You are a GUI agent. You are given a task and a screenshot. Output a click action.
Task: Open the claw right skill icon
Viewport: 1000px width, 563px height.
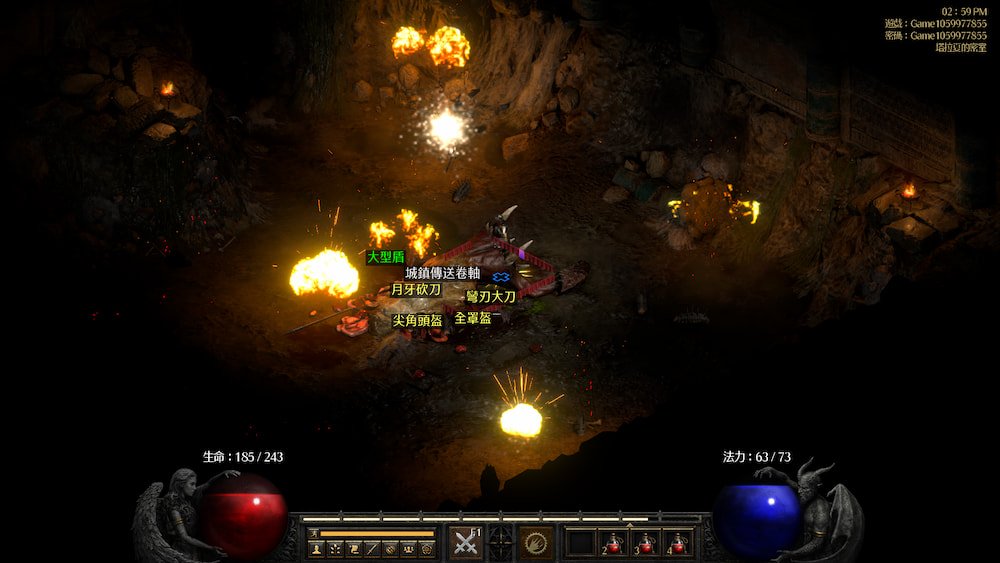pos(537,542)
